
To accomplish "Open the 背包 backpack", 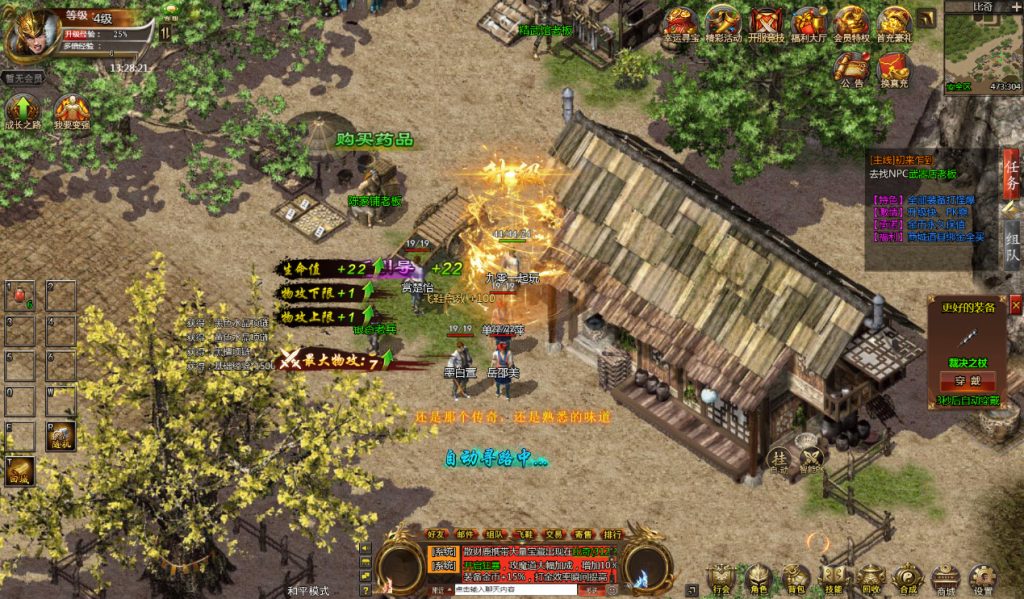I will 796,578.
